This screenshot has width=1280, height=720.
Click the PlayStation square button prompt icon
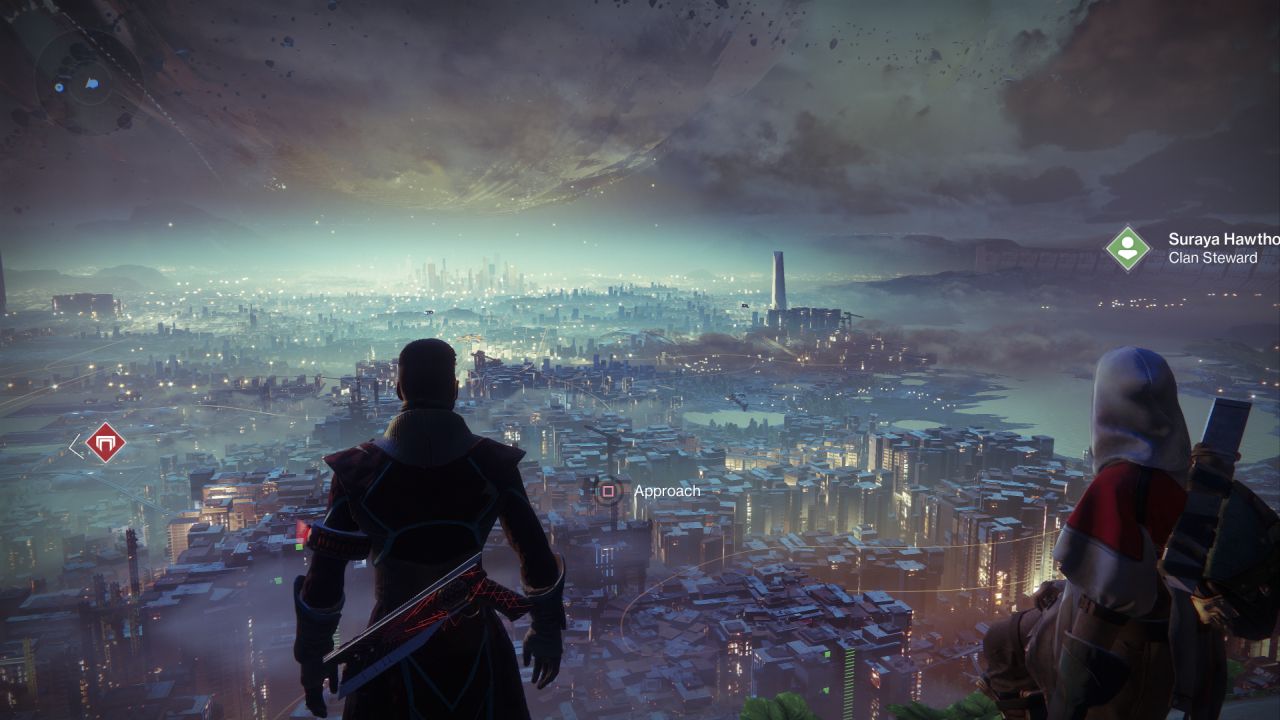(608, 492)
